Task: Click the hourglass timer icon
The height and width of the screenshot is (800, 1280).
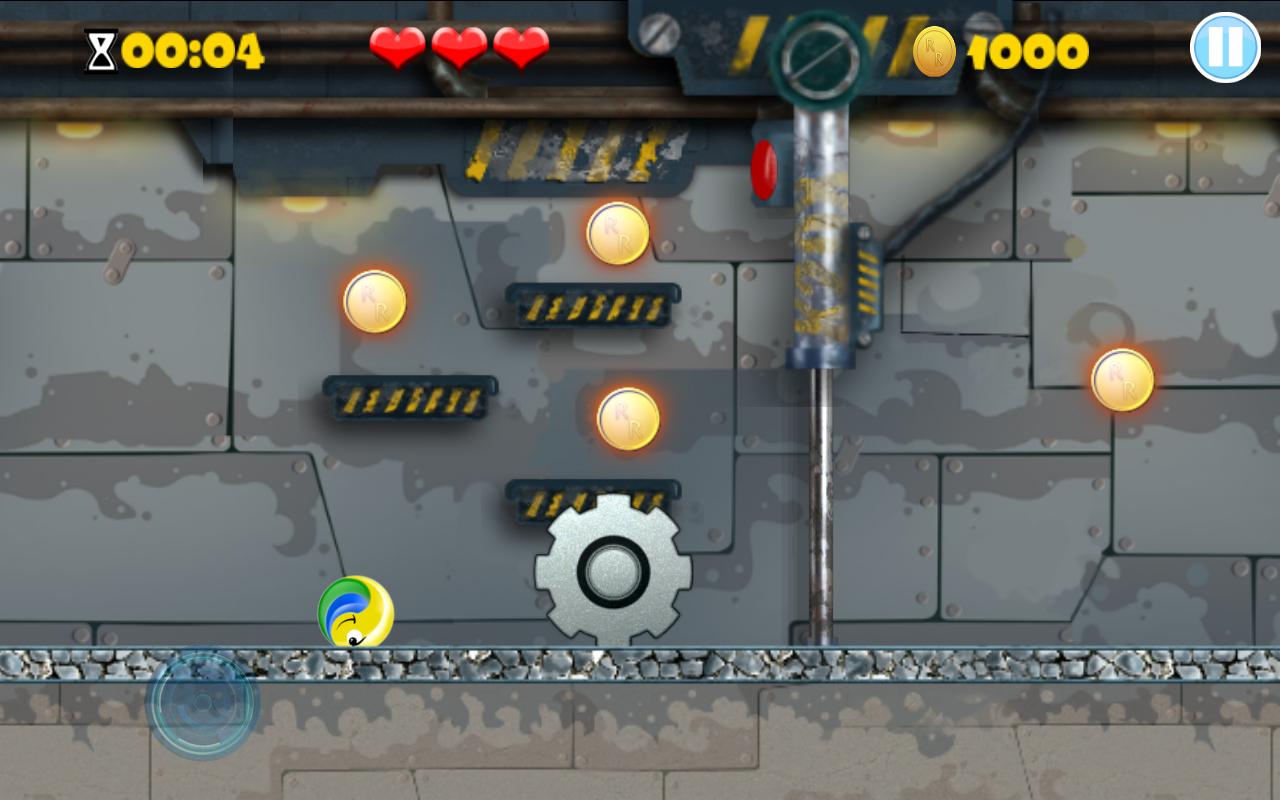Action: click(x=99, y=48)
